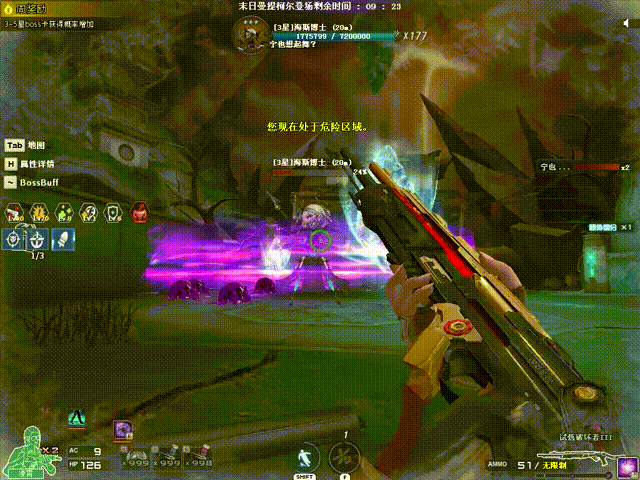Click the green soldier character portrait
The image size is (640, 480).
coord(24,452)
